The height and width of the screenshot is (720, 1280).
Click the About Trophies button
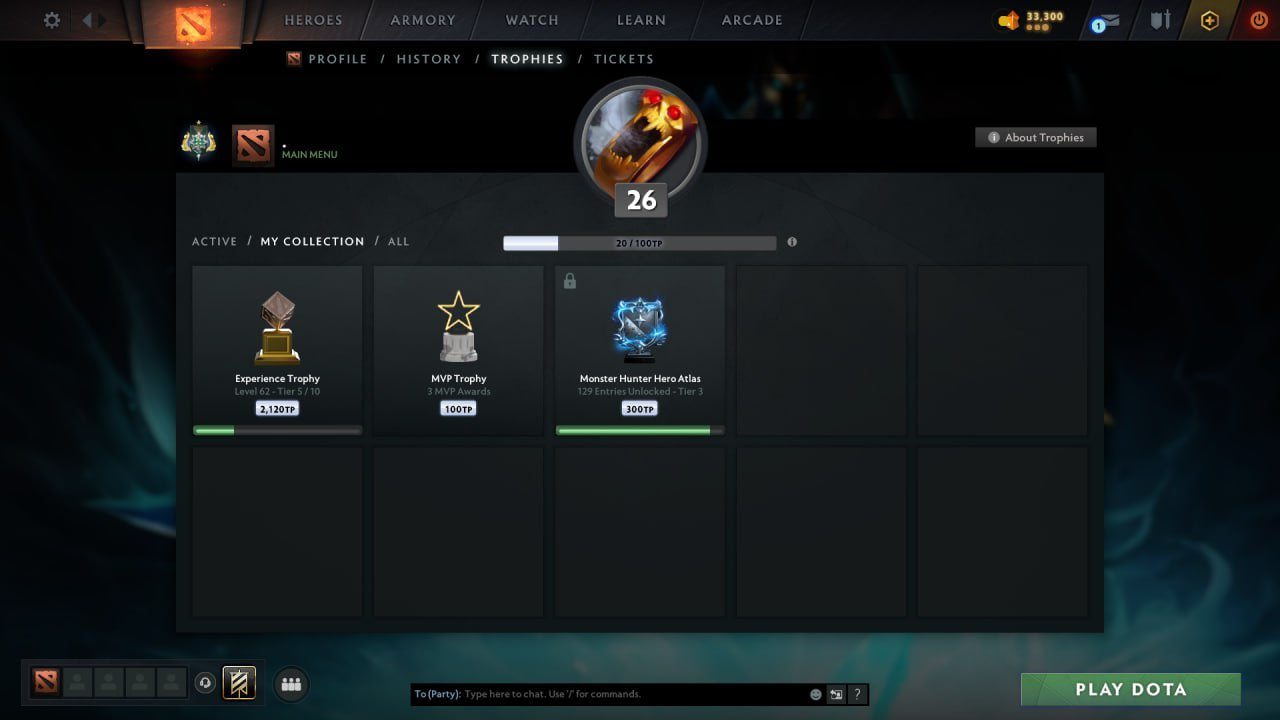pos(1036,137)
